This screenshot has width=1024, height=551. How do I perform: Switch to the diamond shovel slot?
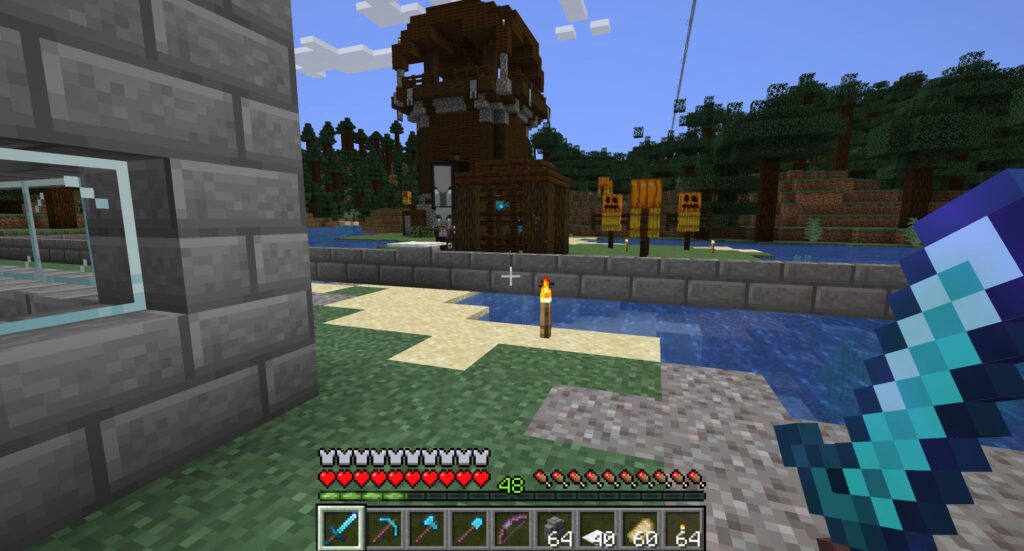(x=469, y=527)
